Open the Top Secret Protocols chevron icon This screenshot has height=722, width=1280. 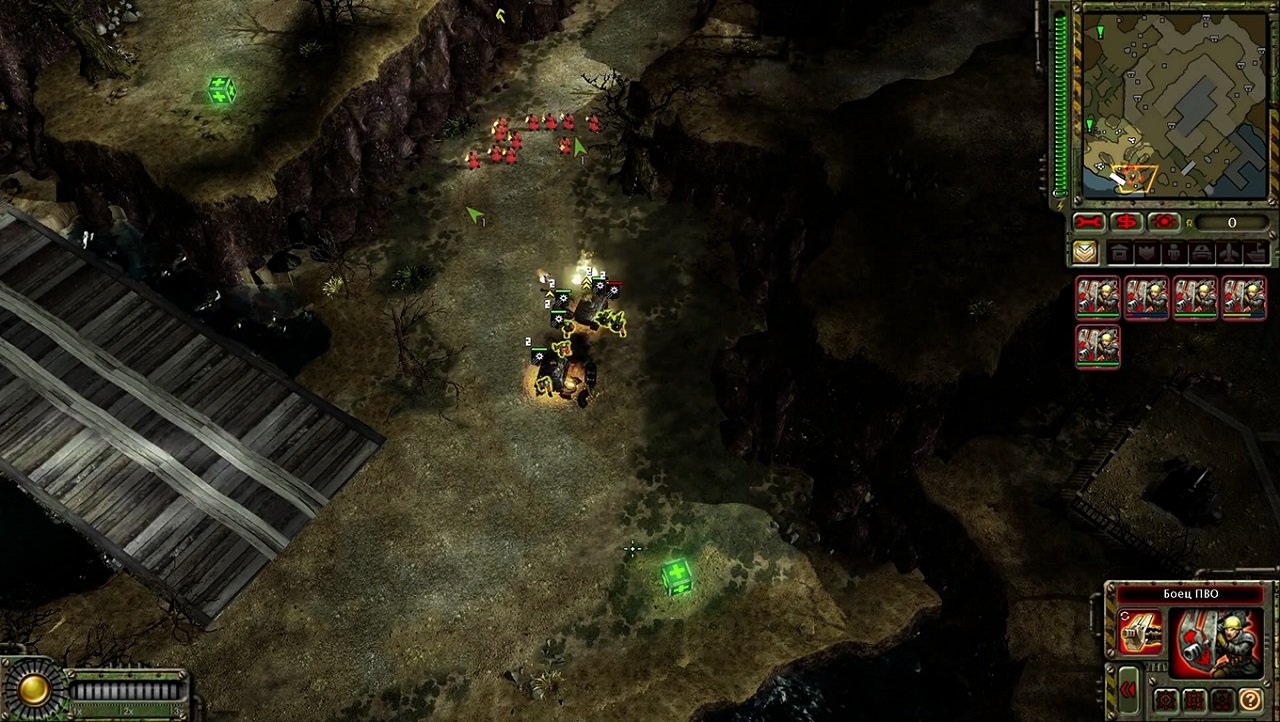click(1087, 252)
